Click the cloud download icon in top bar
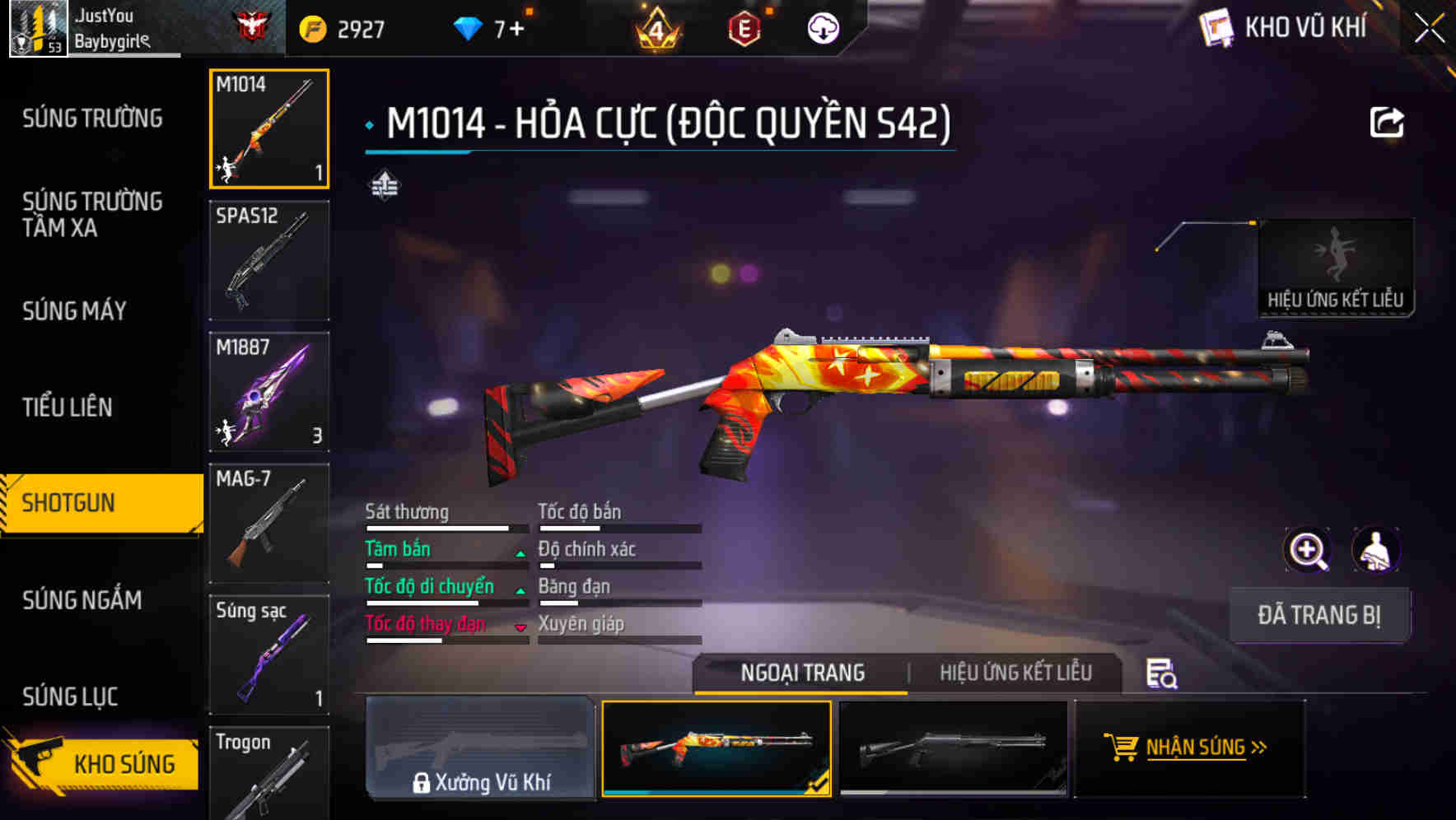 pos(823,26)
